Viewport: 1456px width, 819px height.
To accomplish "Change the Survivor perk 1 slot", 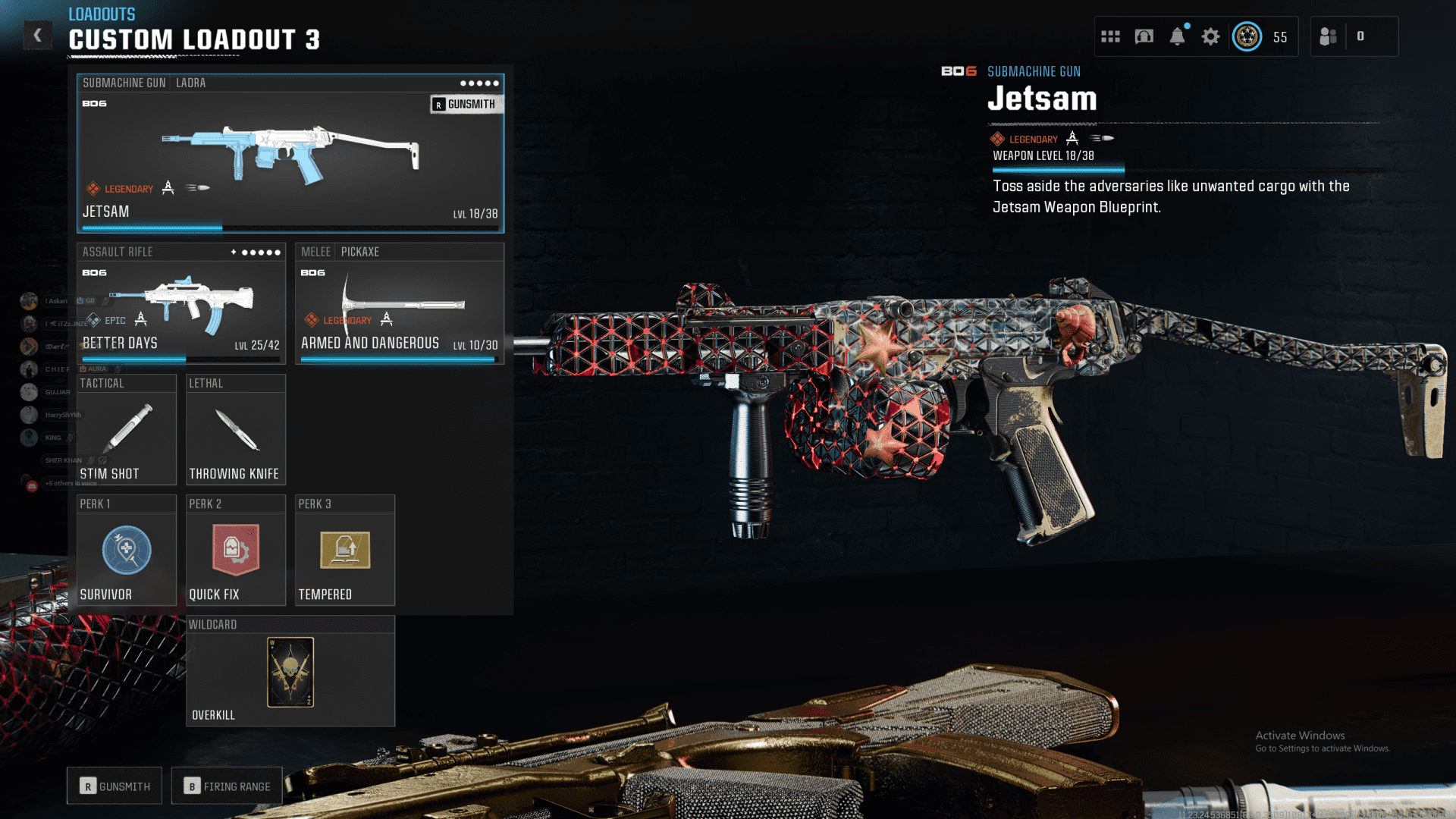I will (x=127, y=551).
